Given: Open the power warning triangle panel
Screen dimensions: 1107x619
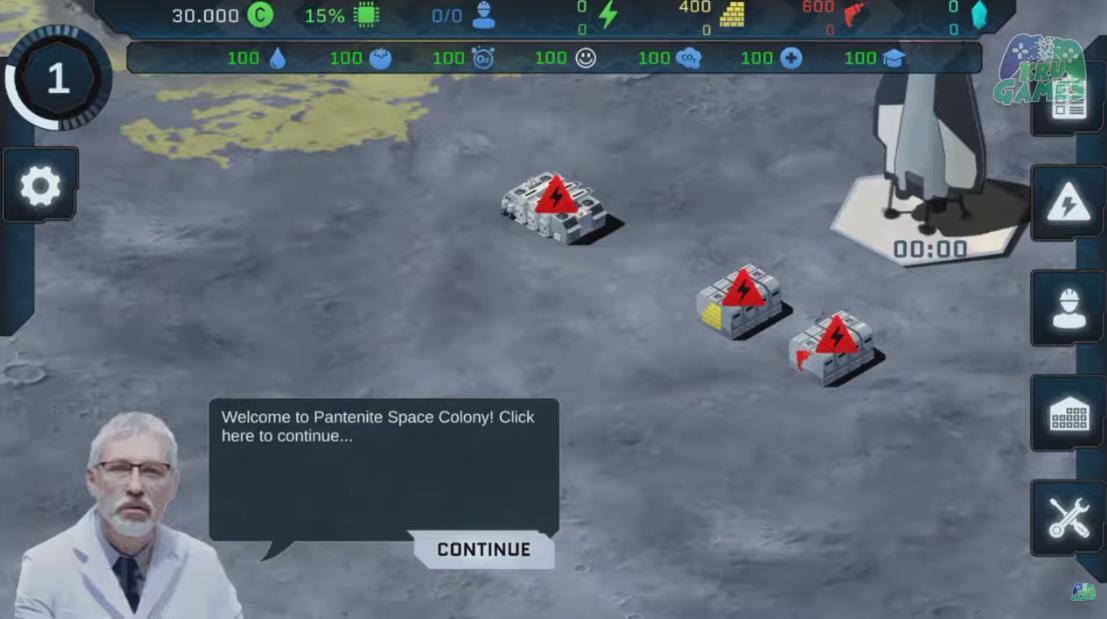Looking at the screenshot, I should (x=1067, y=204).
